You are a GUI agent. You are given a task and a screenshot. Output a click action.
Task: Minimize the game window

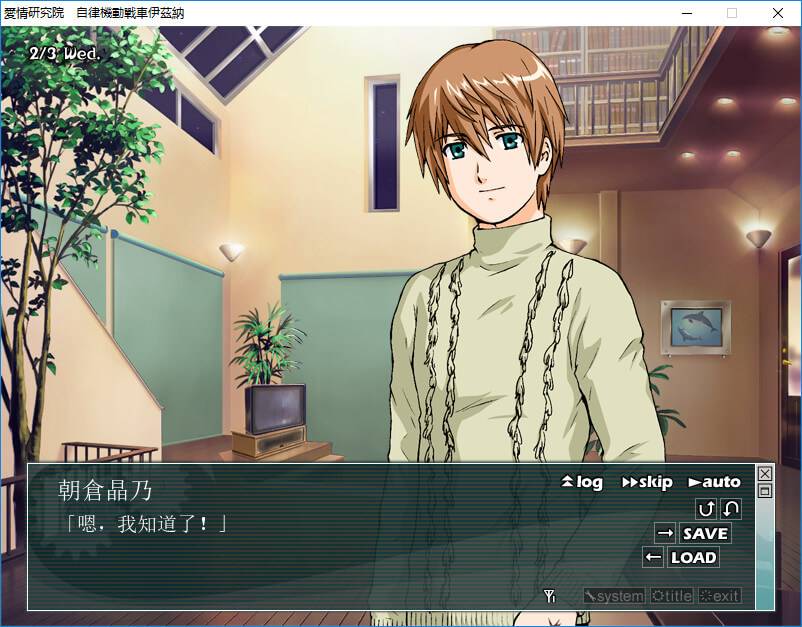[686, 13]
